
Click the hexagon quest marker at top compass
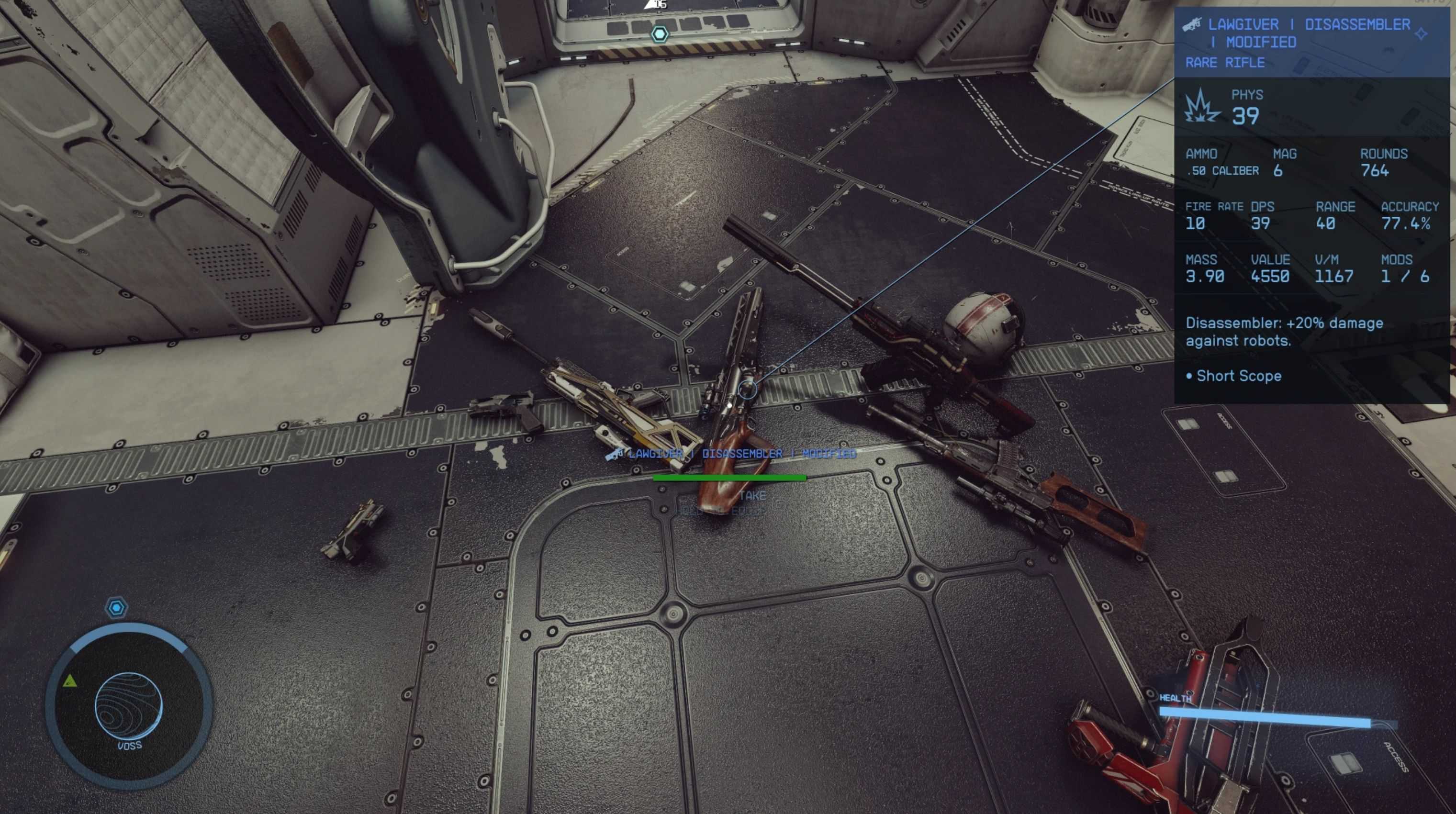coord(660,34)
